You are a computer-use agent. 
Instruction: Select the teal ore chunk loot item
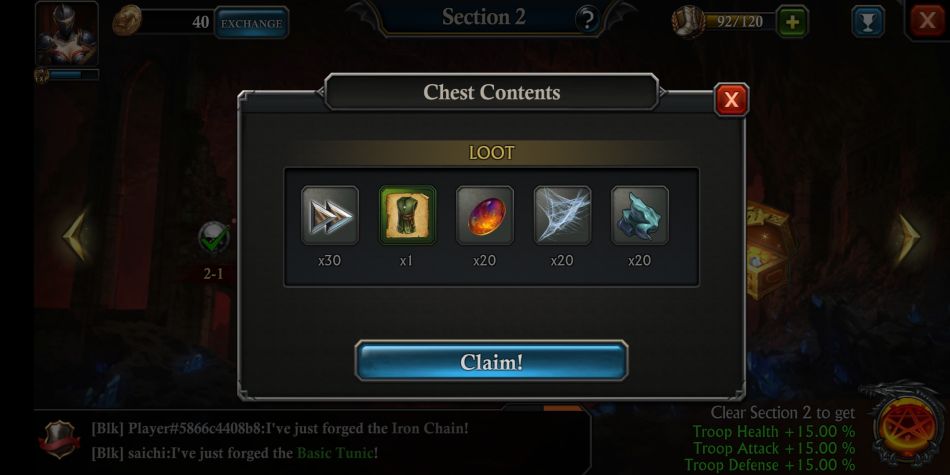pyautogui.click(x=639, y=216)
